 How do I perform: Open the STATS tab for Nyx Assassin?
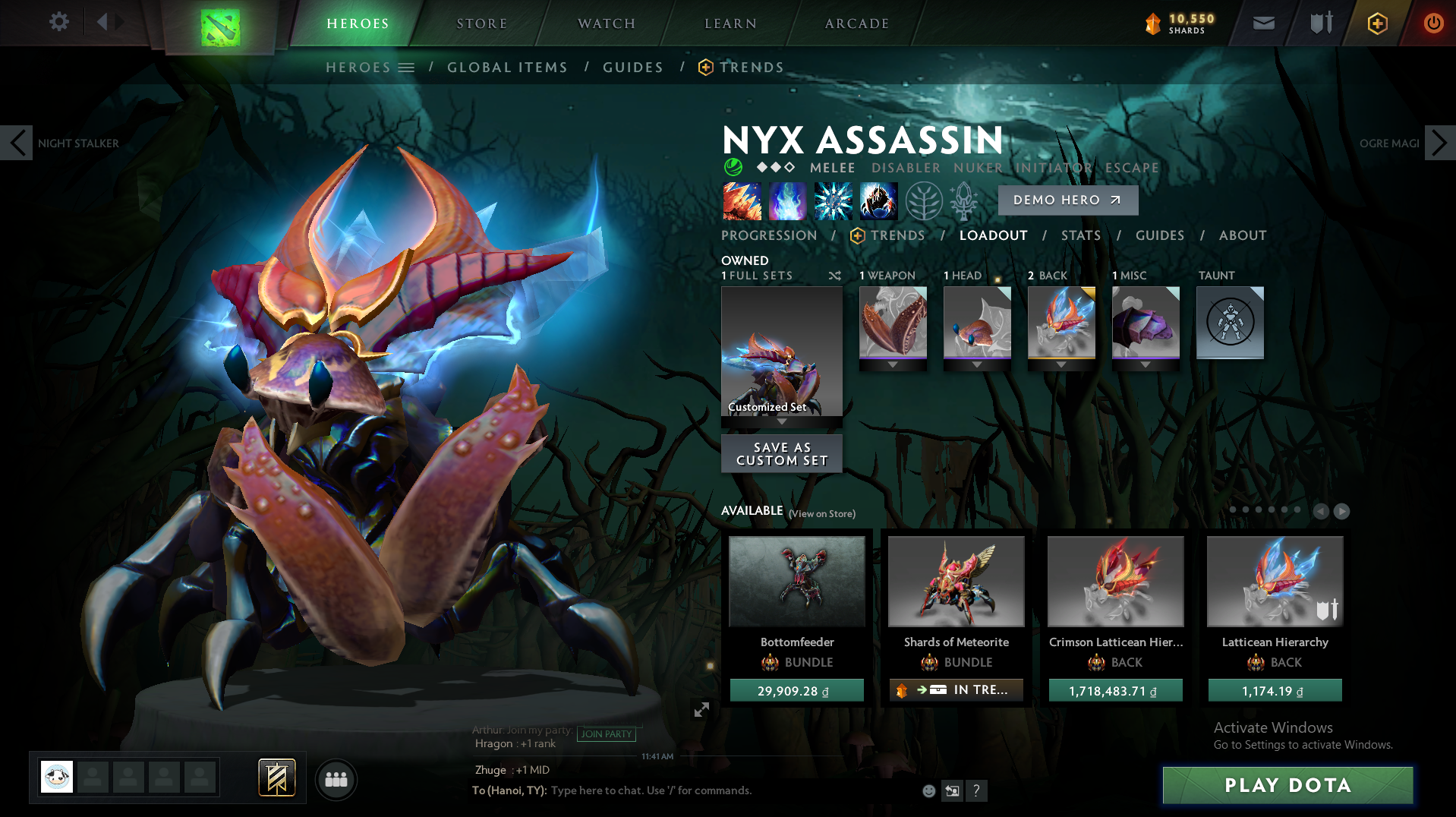tap(1080, 235)
